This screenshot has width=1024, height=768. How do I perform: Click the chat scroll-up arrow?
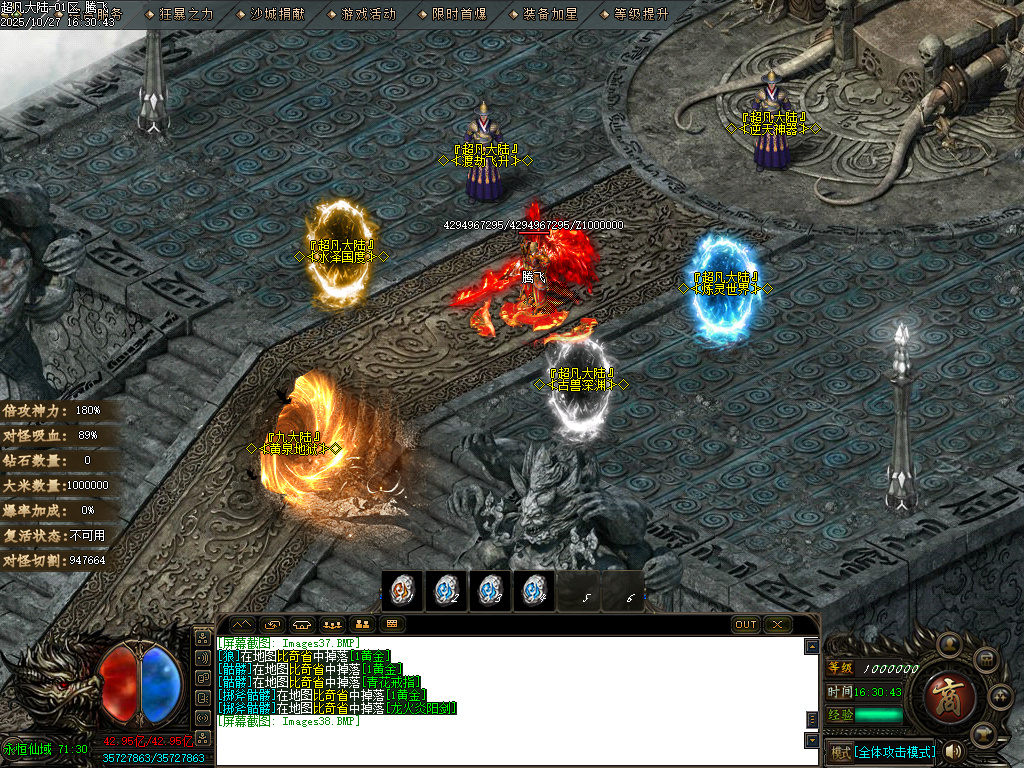click(x=811, y=647)
